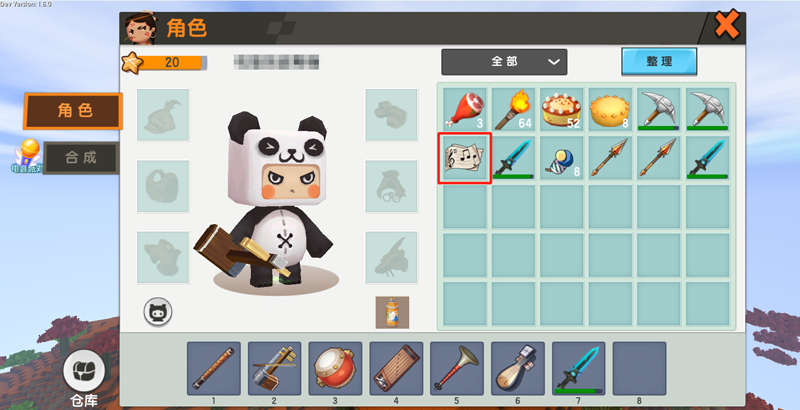Click the orange spray bottle icon
Screen dimensions: 800x410
(x=391, y=311)
